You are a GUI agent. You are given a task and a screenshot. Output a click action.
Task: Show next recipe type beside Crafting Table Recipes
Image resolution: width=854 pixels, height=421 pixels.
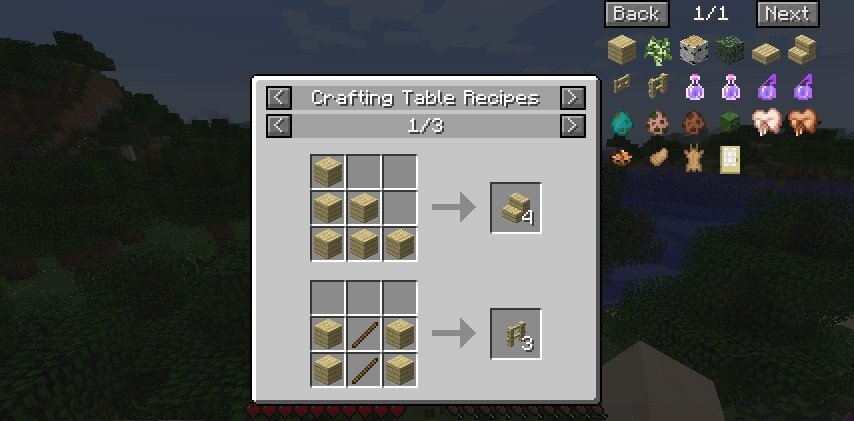coord(572,98)
